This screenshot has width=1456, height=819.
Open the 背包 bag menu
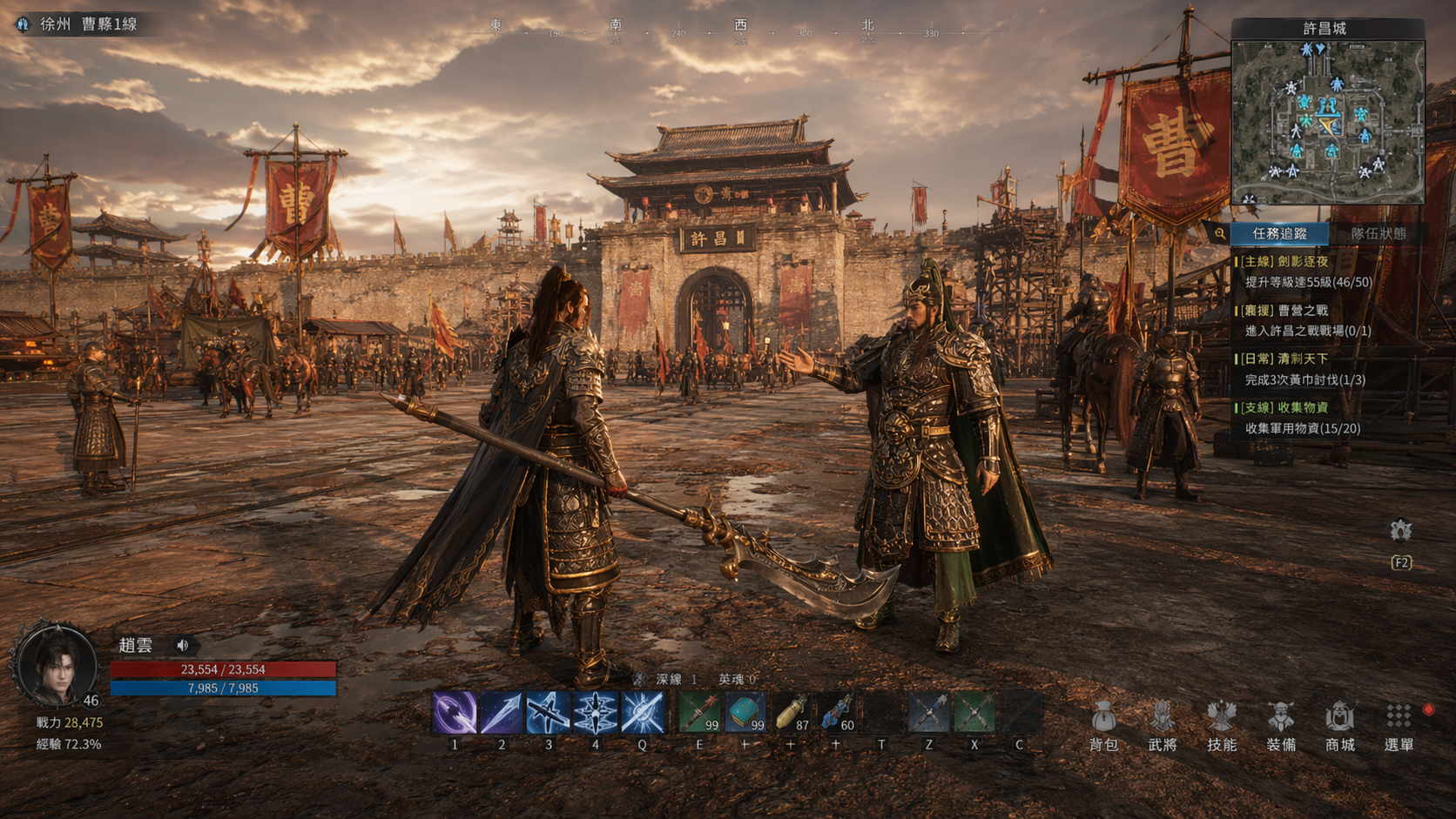point(1103,725)
